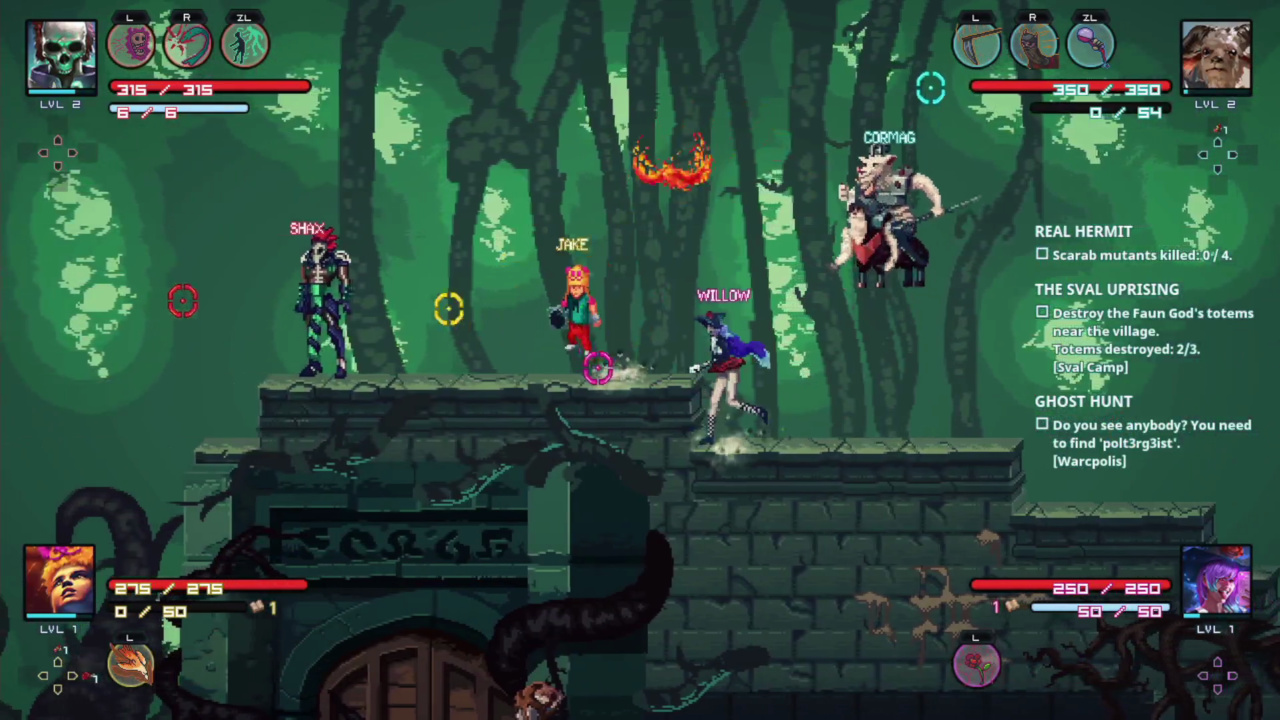Expand the GHOST HUNT quest entry
The width and height of the screenshot is (1280, 720).
pyautogui.click(x=1083, y=401)
